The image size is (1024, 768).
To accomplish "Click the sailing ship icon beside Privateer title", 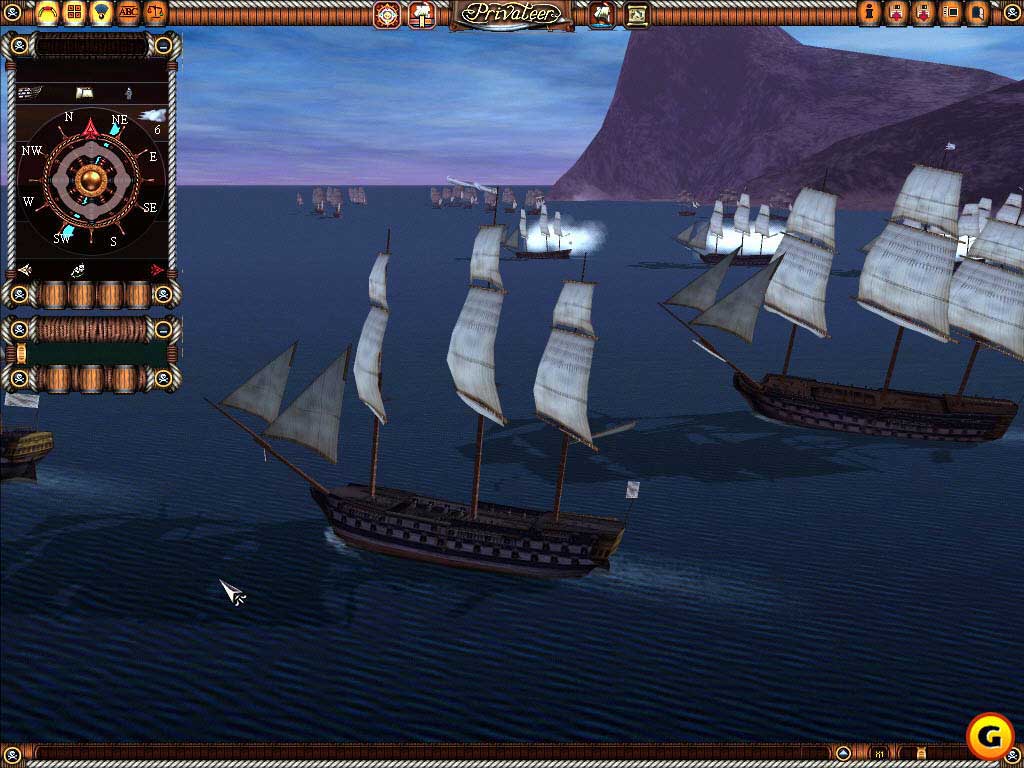I will tap(603, 14).
